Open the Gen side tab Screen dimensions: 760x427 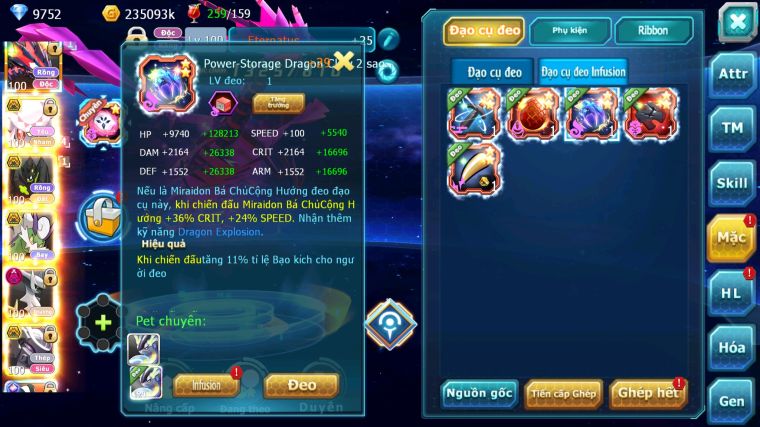click(731, 401)
